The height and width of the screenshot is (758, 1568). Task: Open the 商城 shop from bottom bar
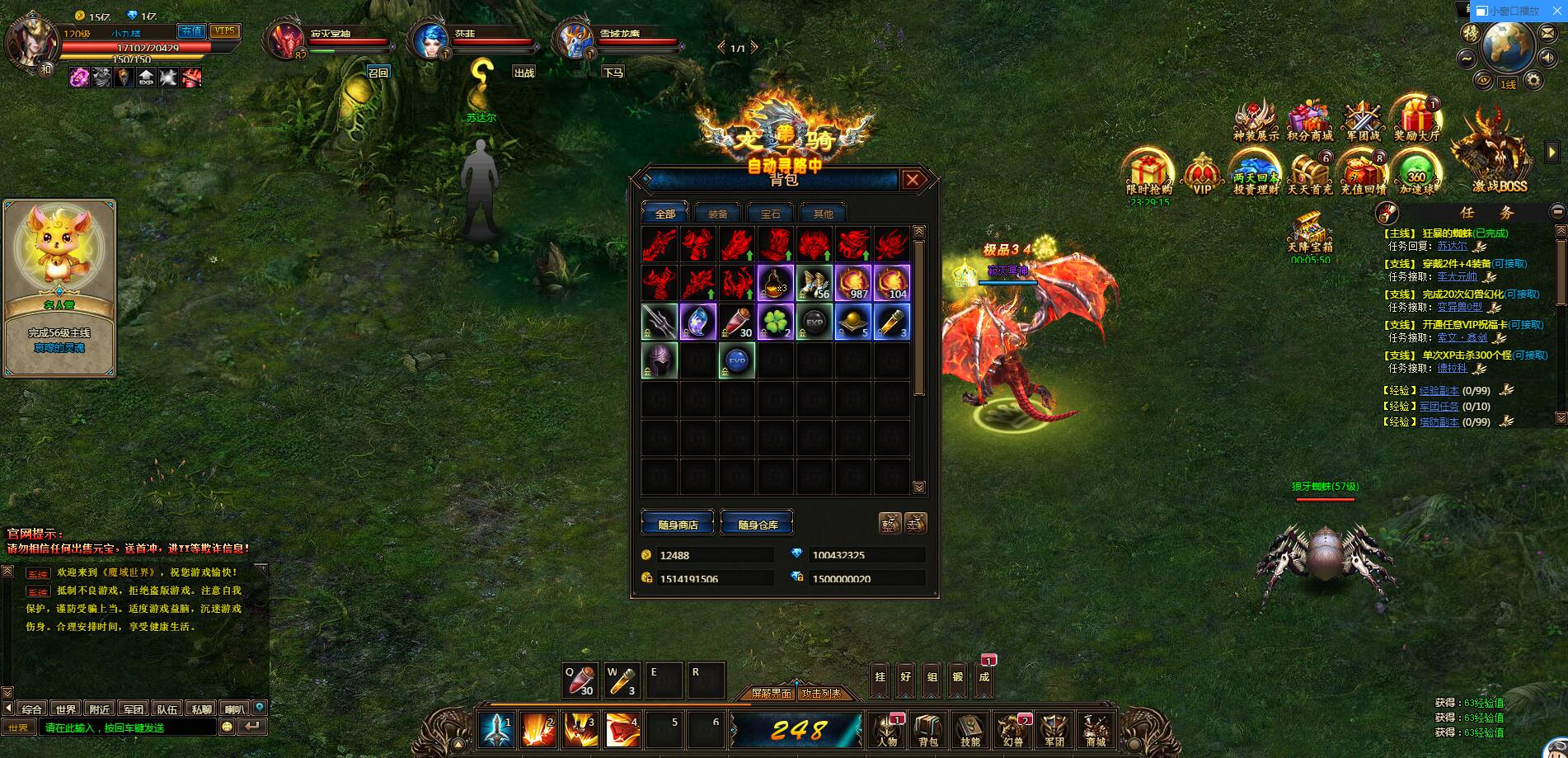[1095, 730]
